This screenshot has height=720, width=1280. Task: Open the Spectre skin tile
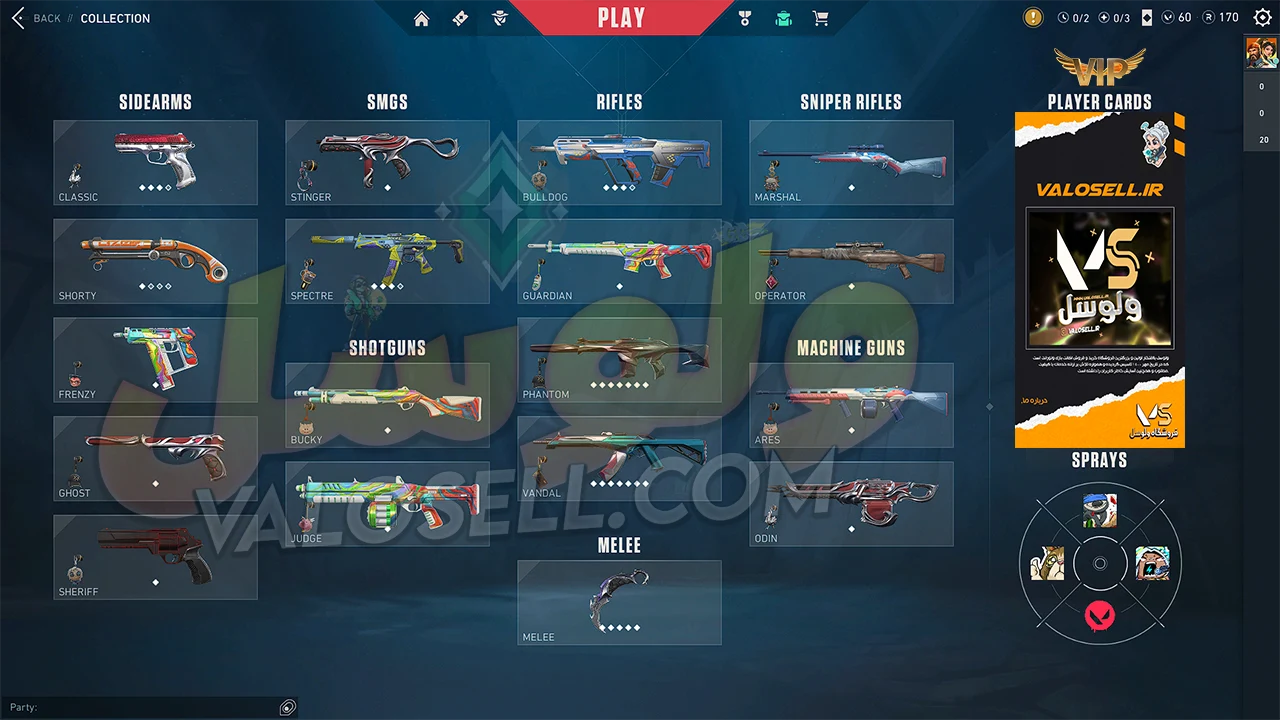[x=387, y=261]
